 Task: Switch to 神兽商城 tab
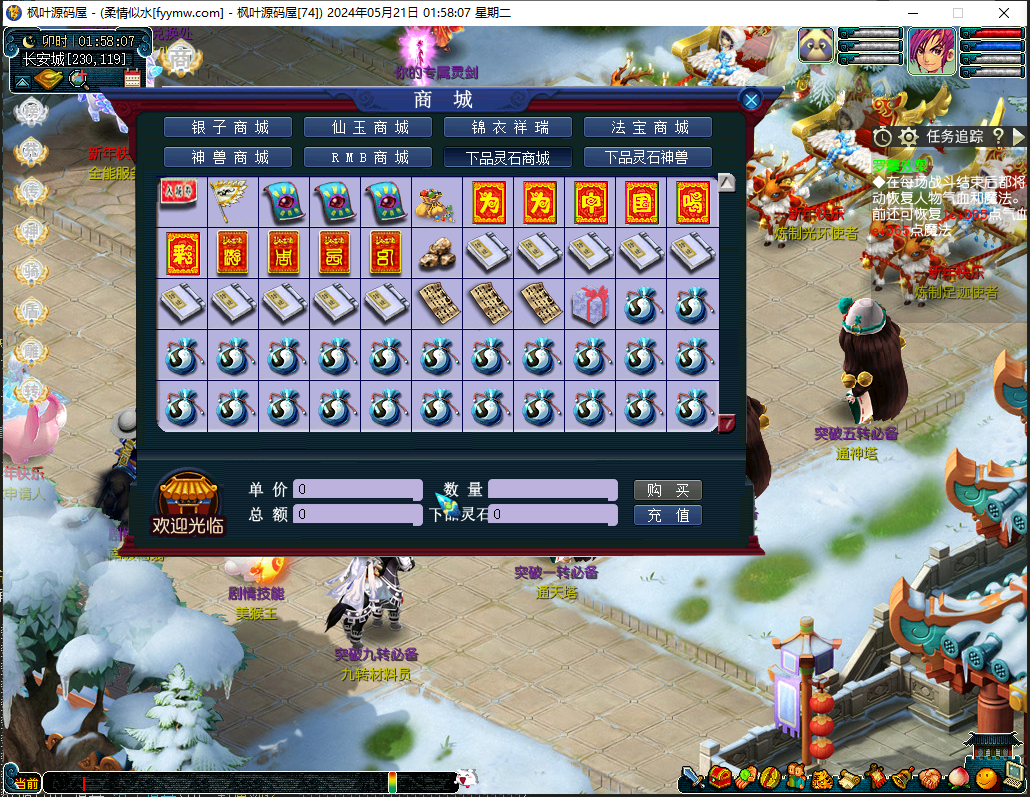point(229,157)
